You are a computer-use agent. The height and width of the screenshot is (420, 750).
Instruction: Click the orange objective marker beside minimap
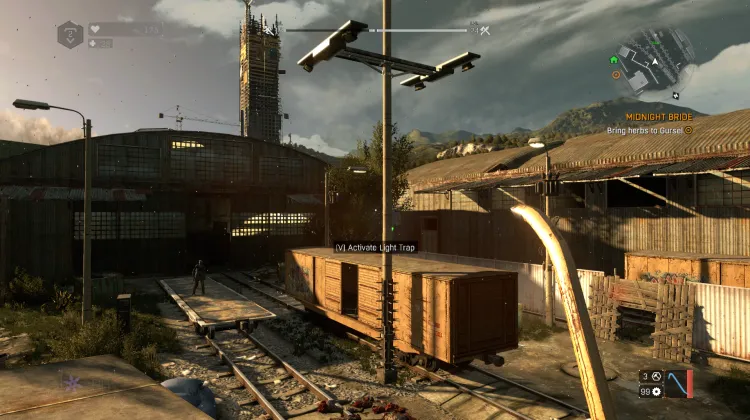click(x=616, y=74)
